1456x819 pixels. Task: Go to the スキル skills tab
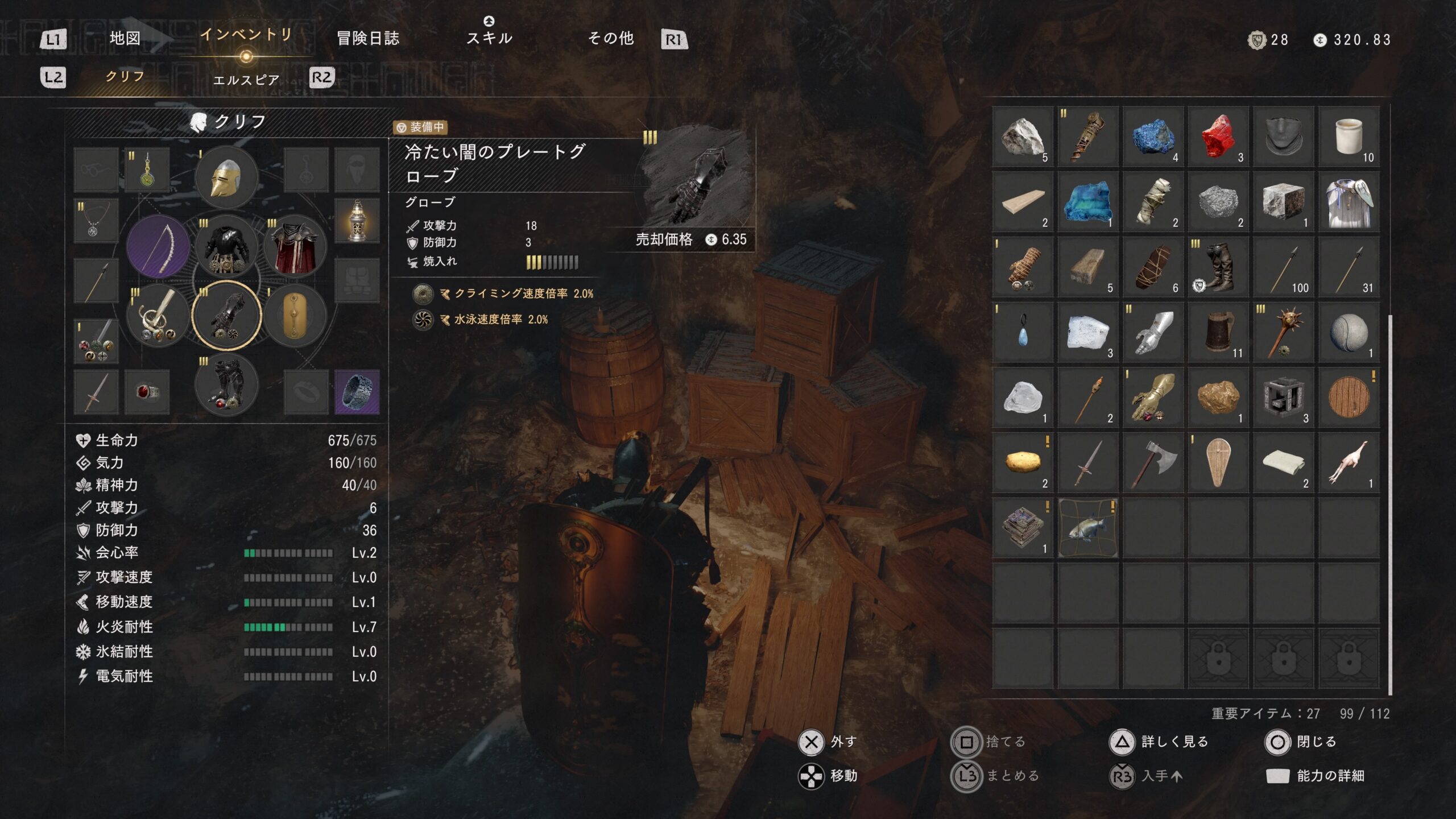point(489,38)
